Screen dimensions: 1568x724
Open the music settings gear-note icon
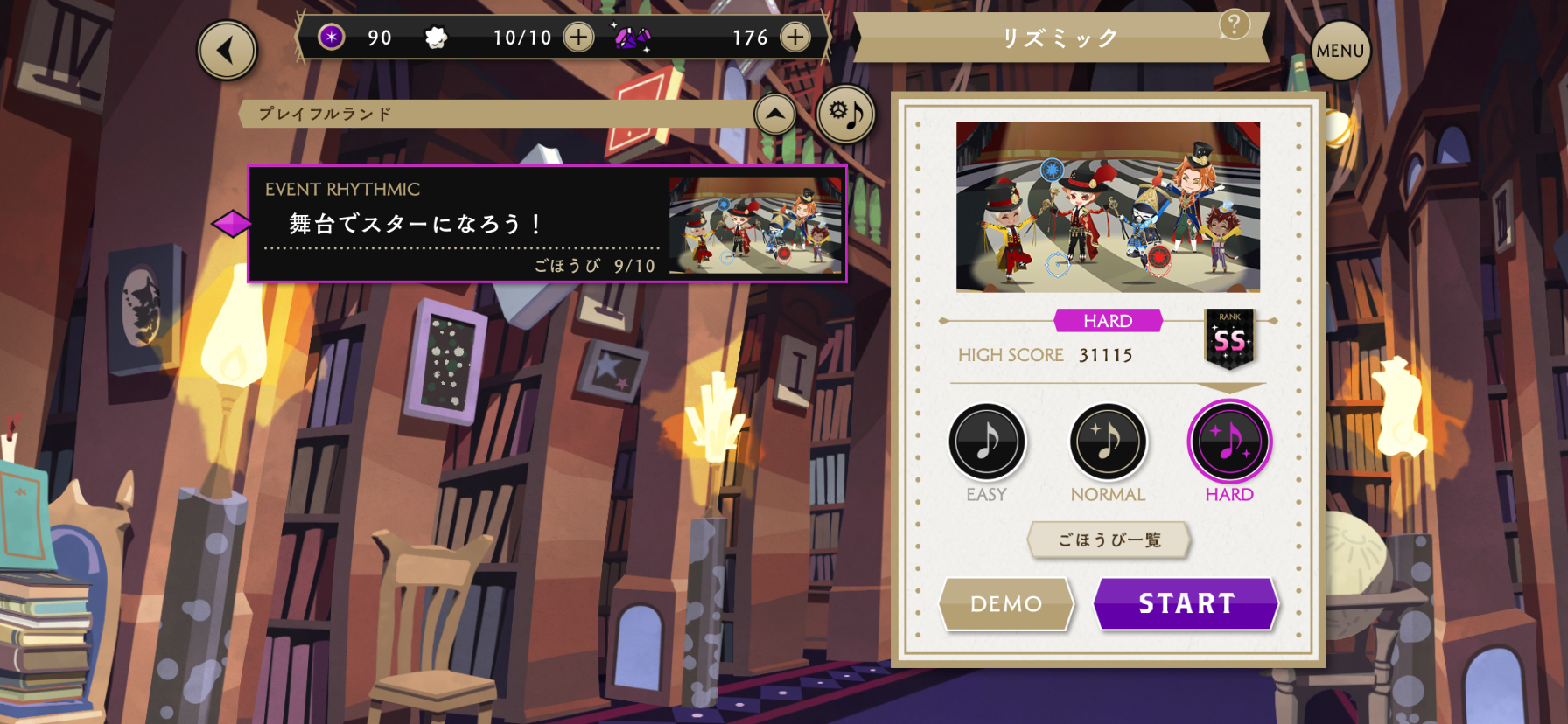pos(845,114)
